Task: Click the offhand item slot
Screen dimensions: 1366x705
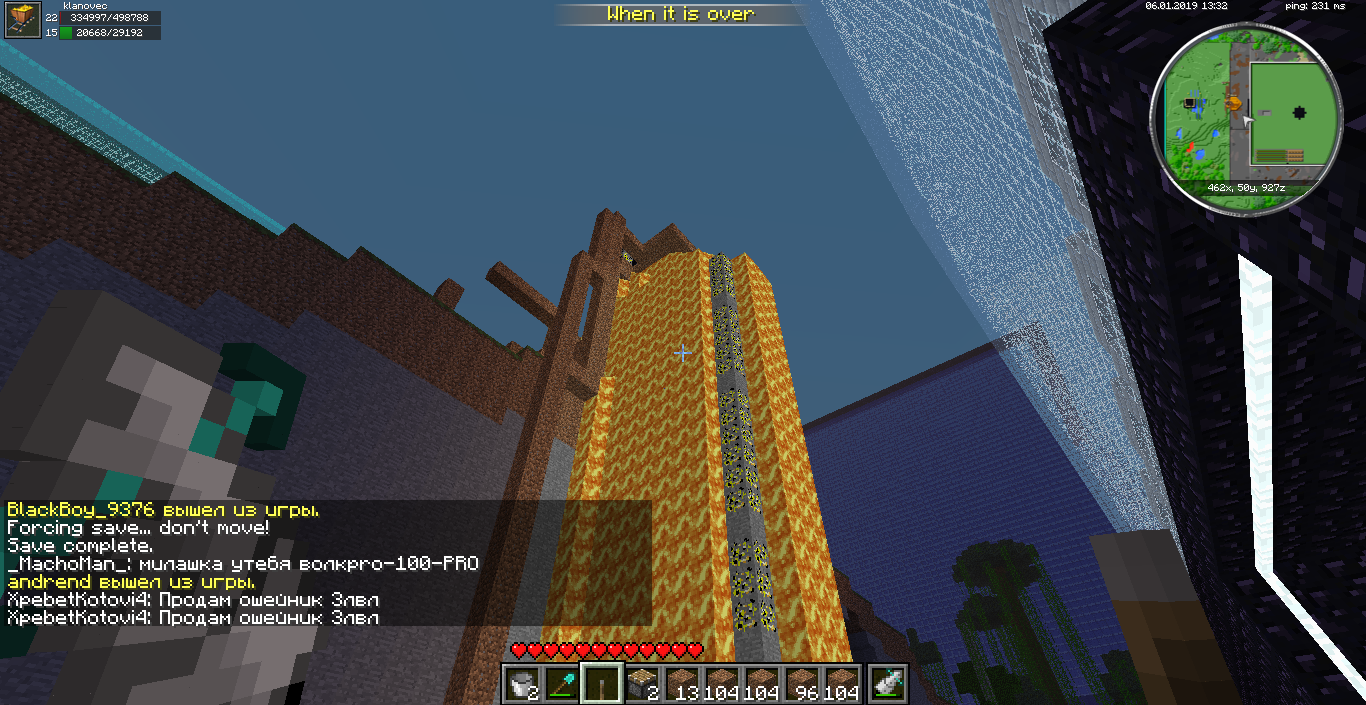Action: pyautogui.click(x=888, y=683)
